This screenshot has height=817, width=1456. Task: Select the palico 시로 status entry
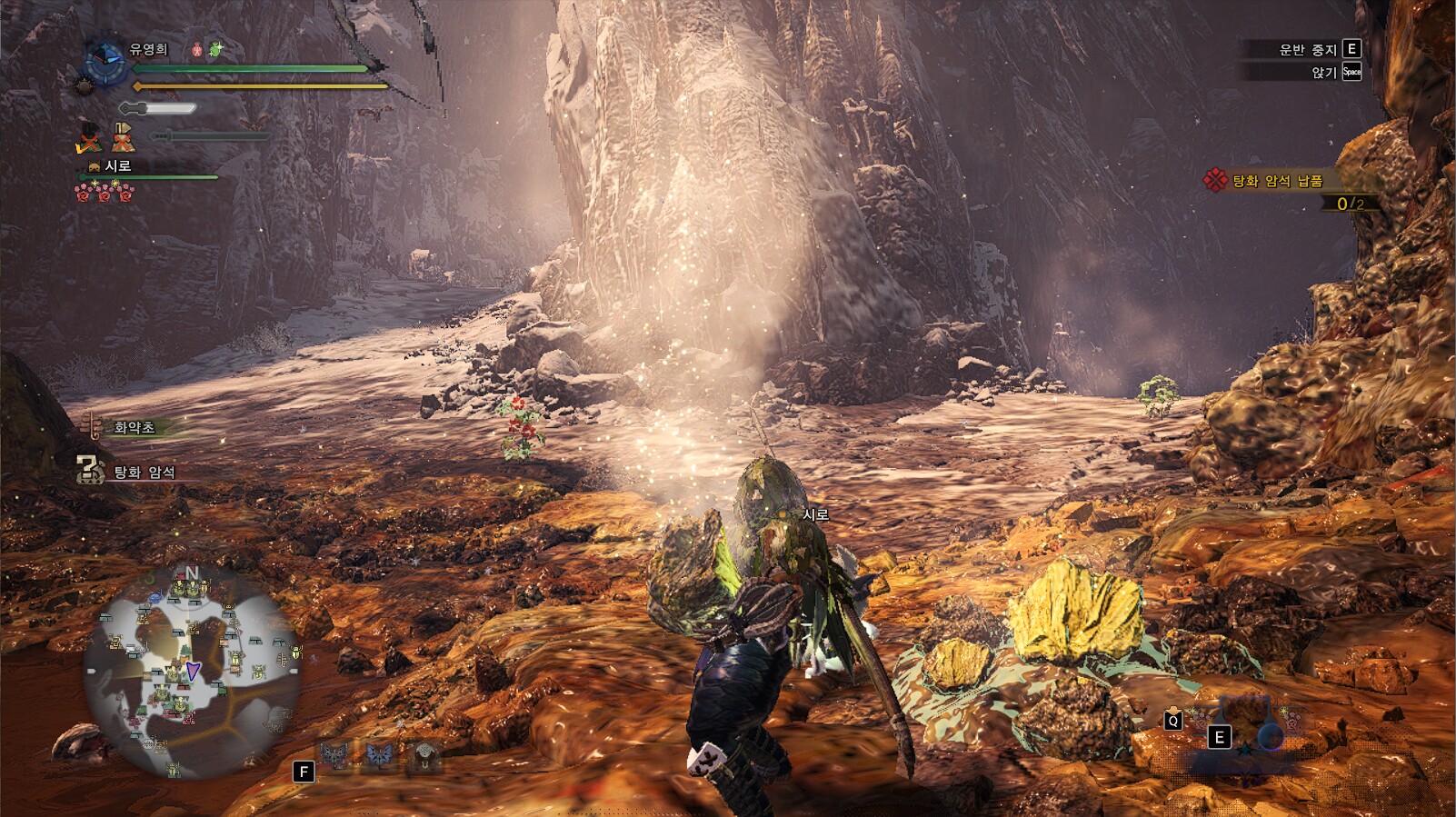coord(117,166)
